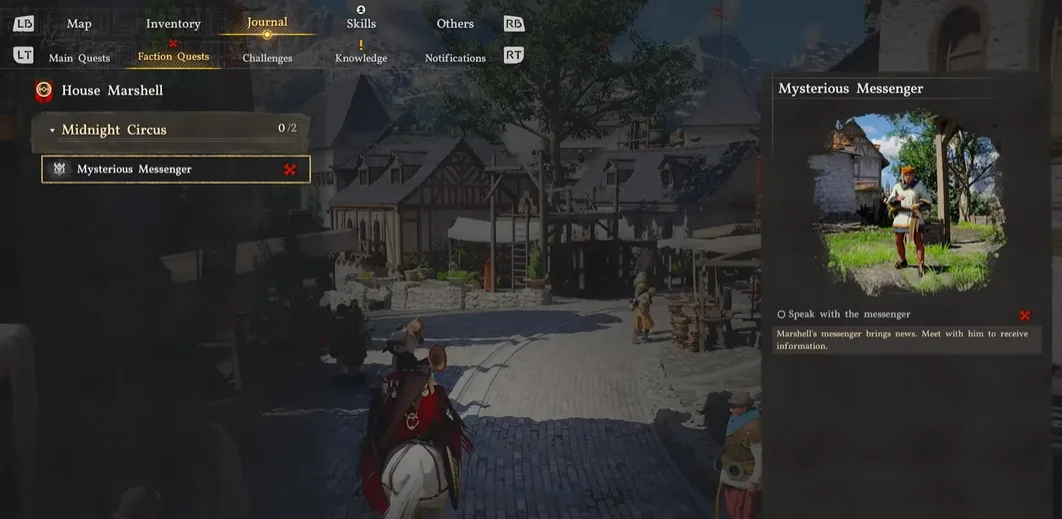This screenshot has width=1062, height=519.
Task: Click the House Marshell faction header
Action: tap(111, 91)
